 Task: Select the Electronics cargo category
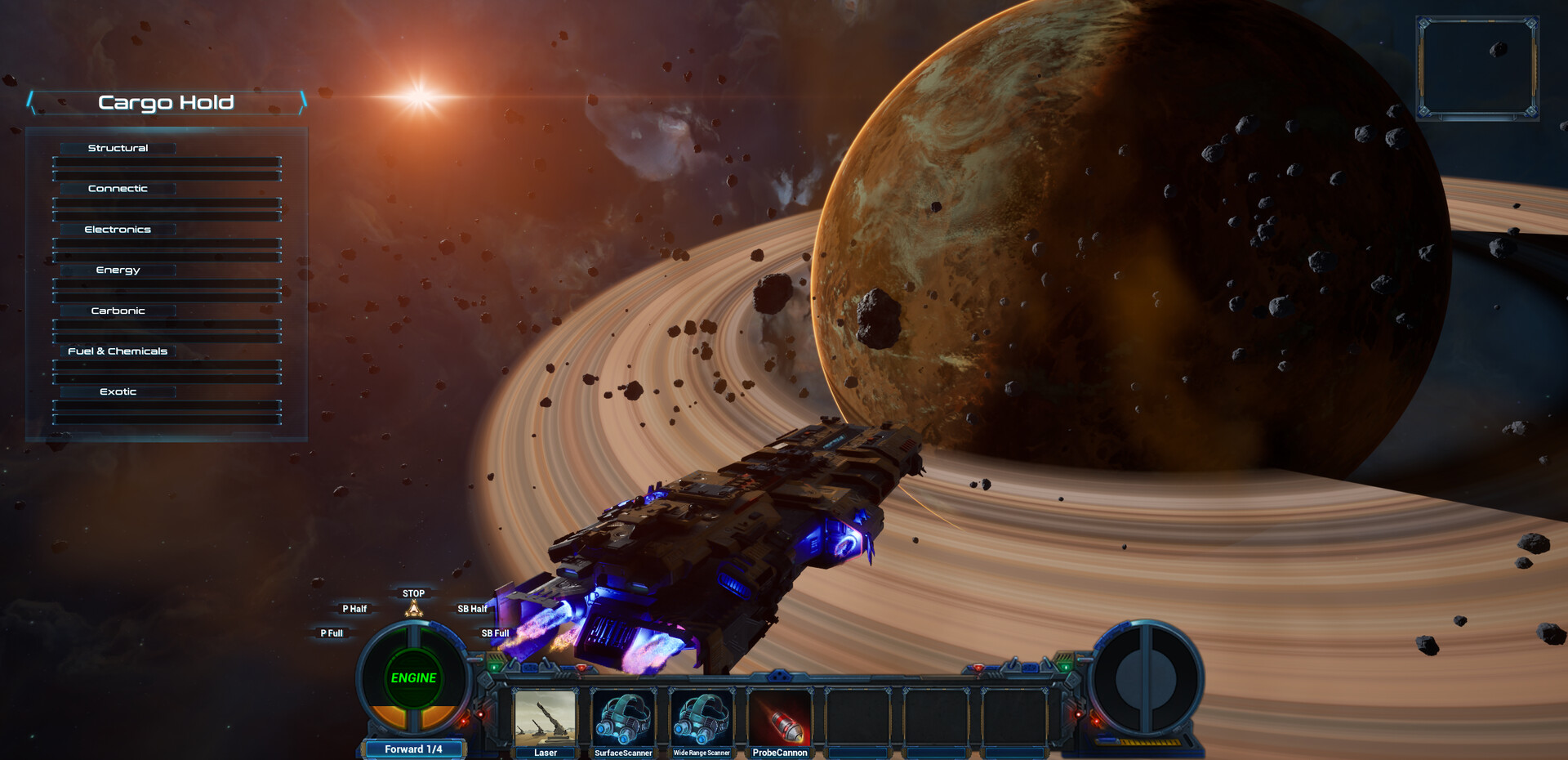coord(118,230)
